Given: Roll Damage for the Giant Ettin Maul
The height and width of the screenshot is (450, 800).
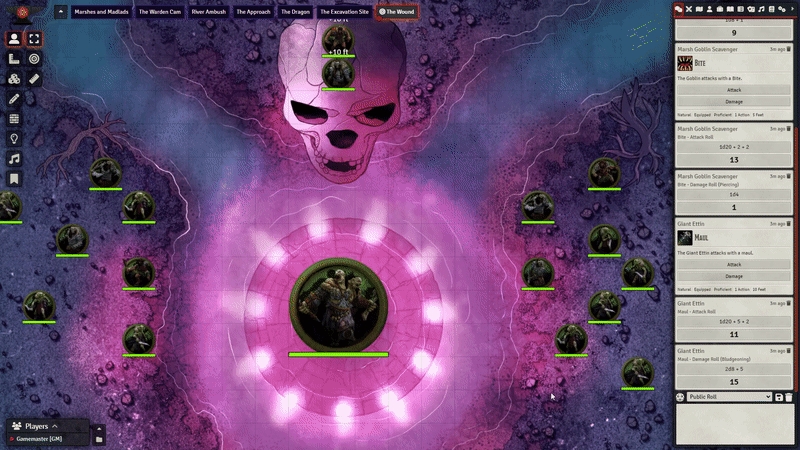Looking at the screenshot, I should [734, 275].
